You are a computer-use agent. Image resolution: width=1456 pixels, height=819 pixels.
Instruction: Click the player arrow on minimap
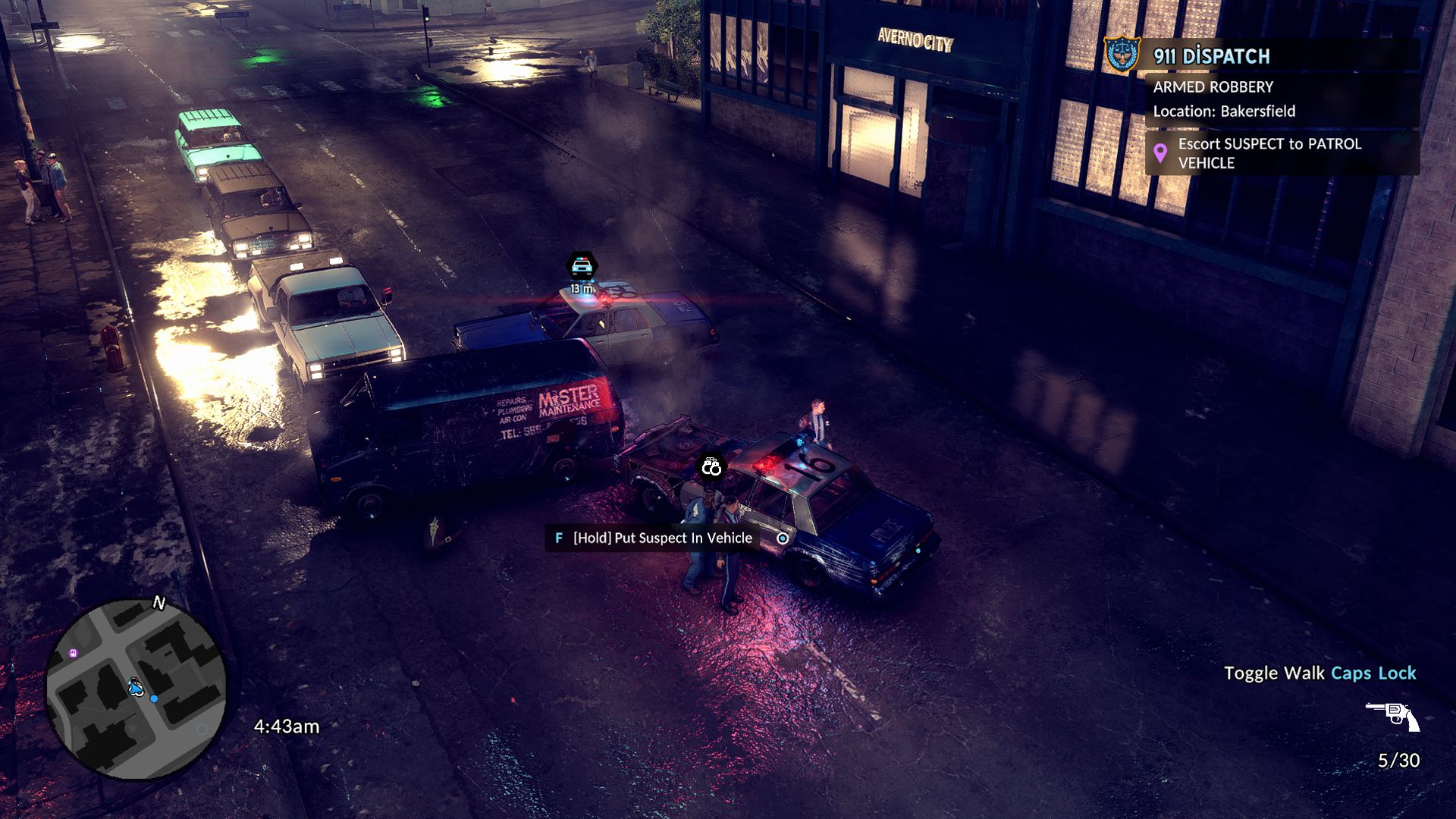136,687
